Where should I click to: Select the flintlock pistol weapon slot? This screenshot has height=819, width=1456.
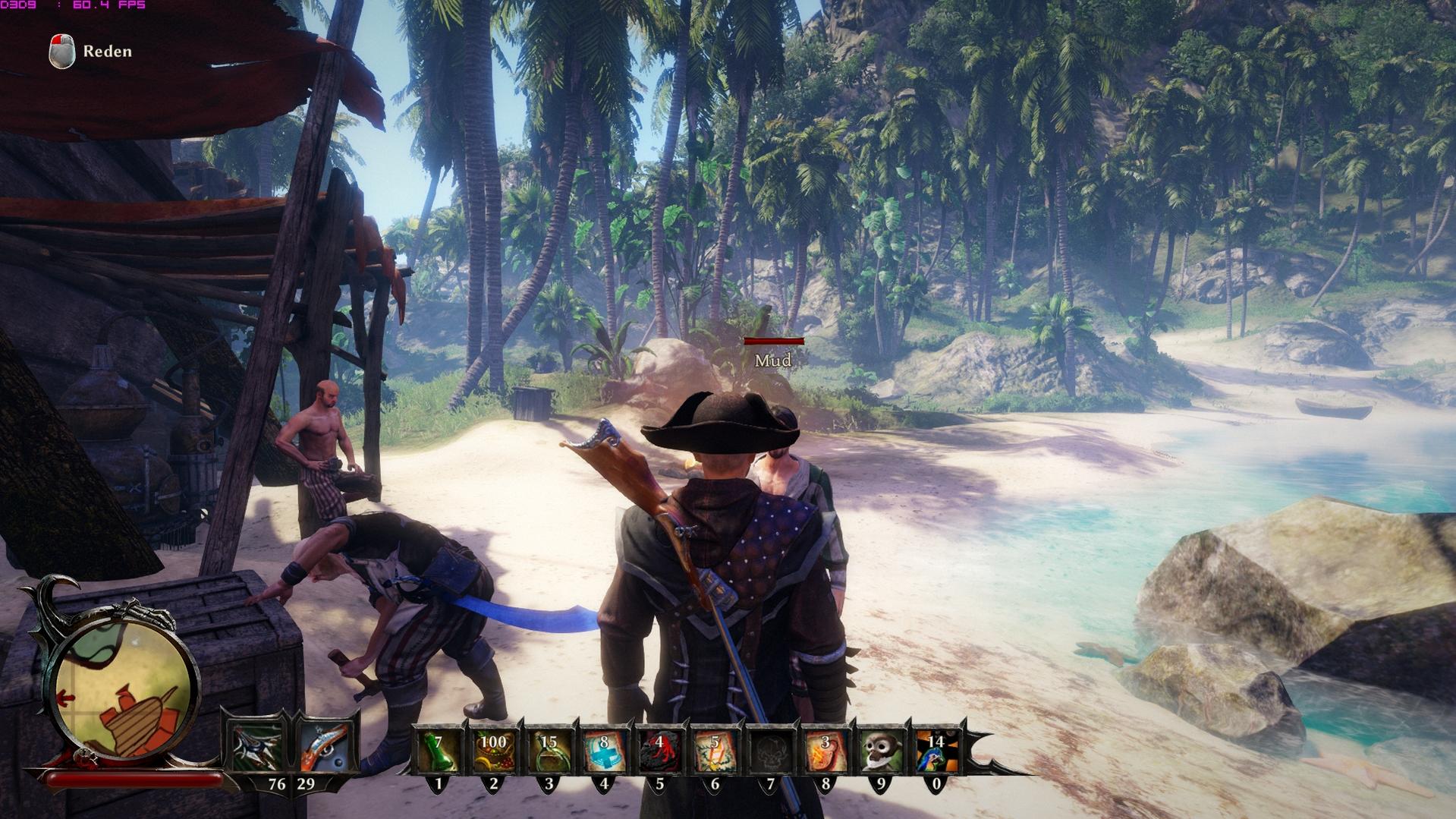(x=325, y=747)
